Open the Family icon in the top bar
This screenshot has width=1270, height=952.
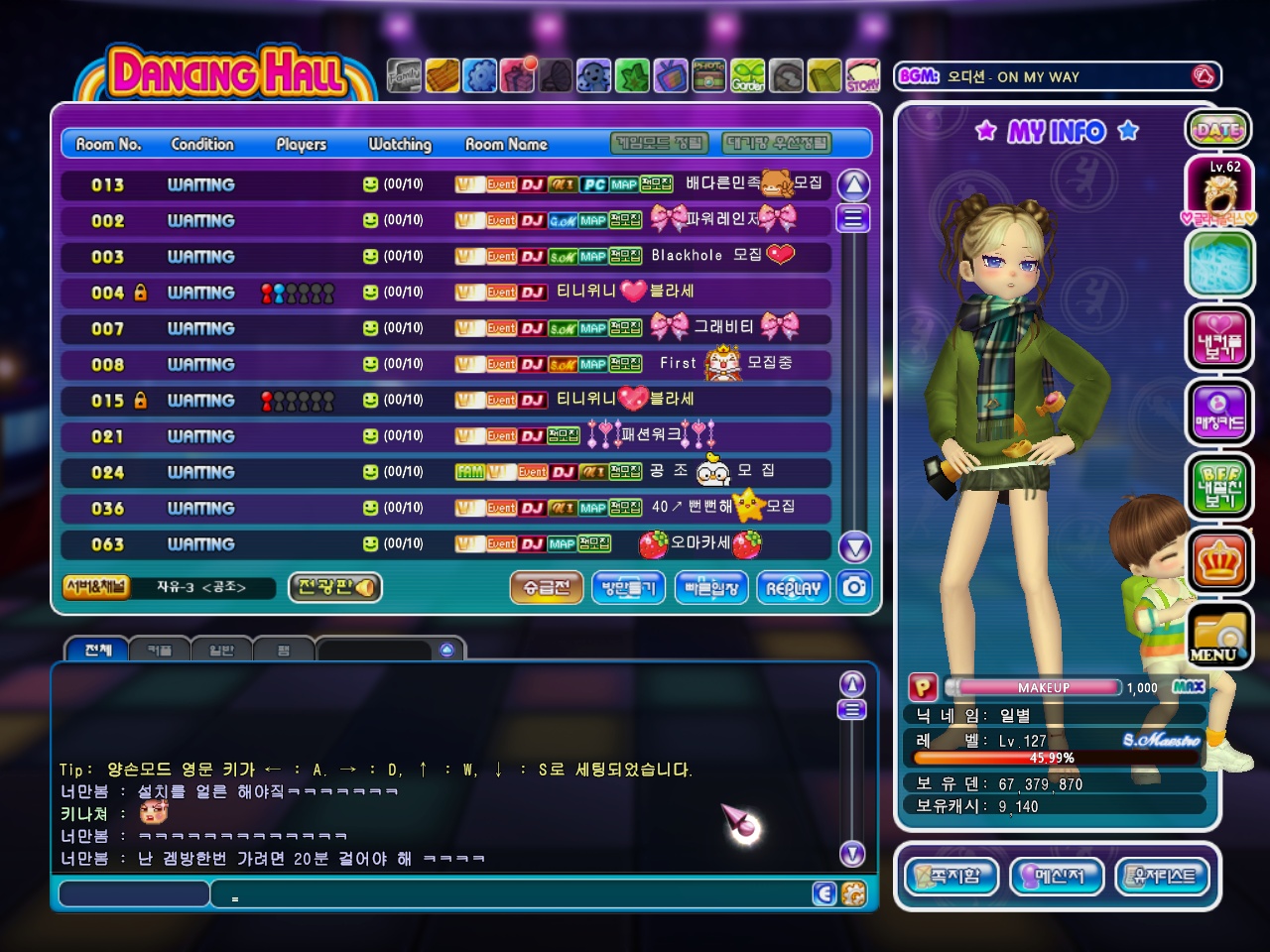(x=404, y=76)
